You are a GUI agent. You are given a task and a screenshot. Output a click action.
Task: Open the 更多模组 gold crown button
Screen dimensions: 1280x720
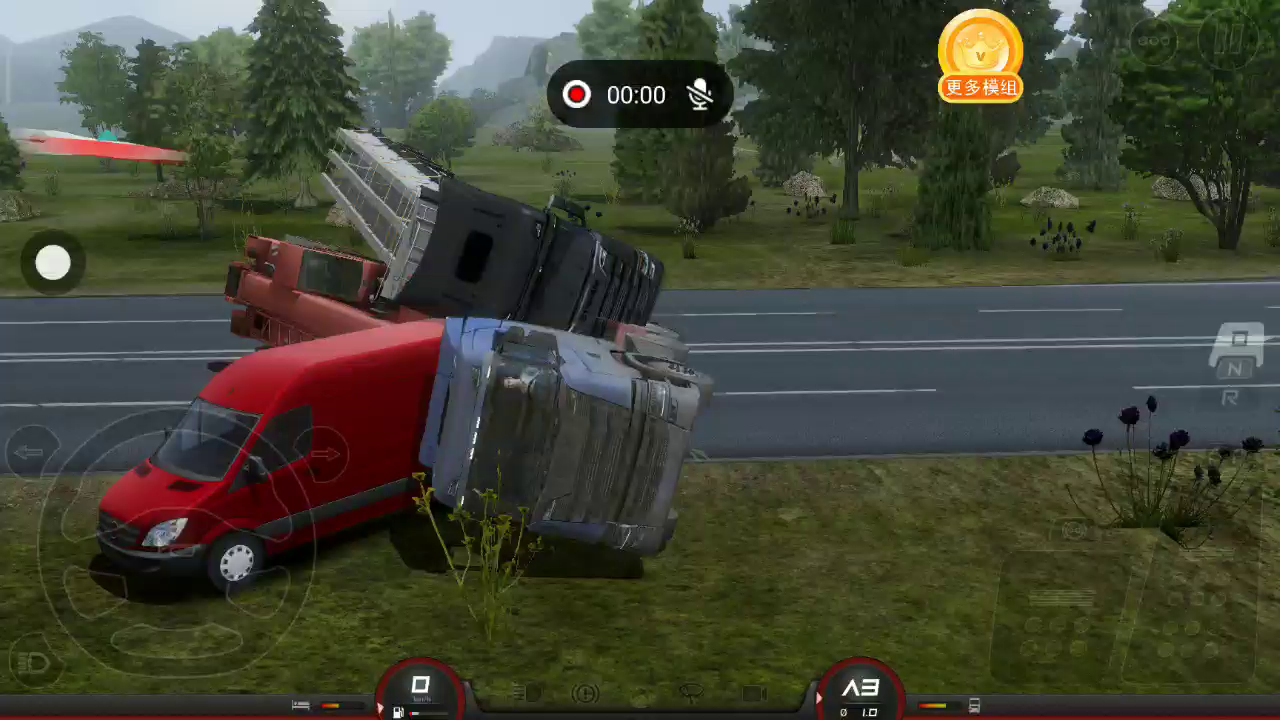[980, 55]
